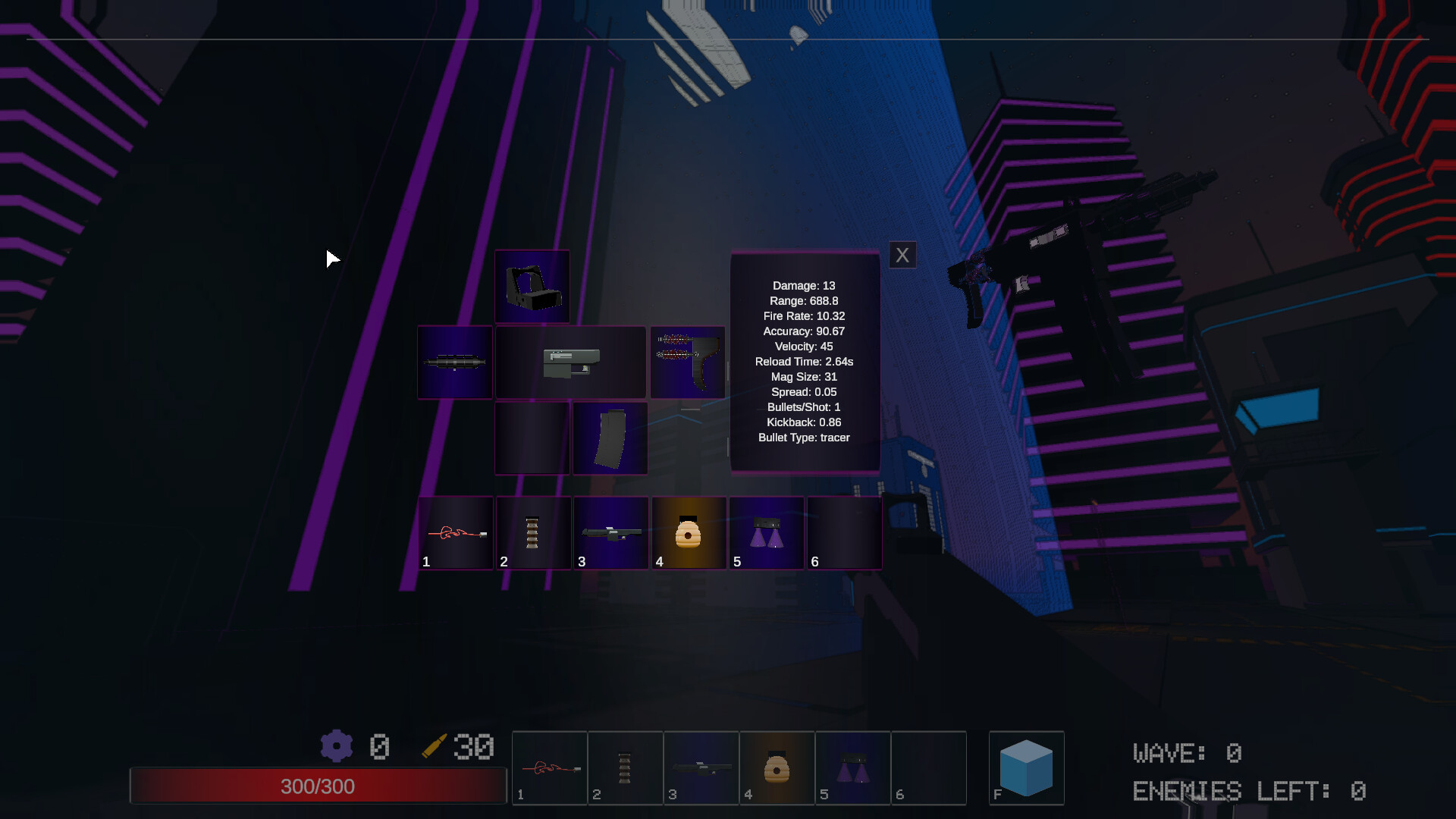Click the gear currency icon
Screen dimensions: 1456x819
pos(337,746)
